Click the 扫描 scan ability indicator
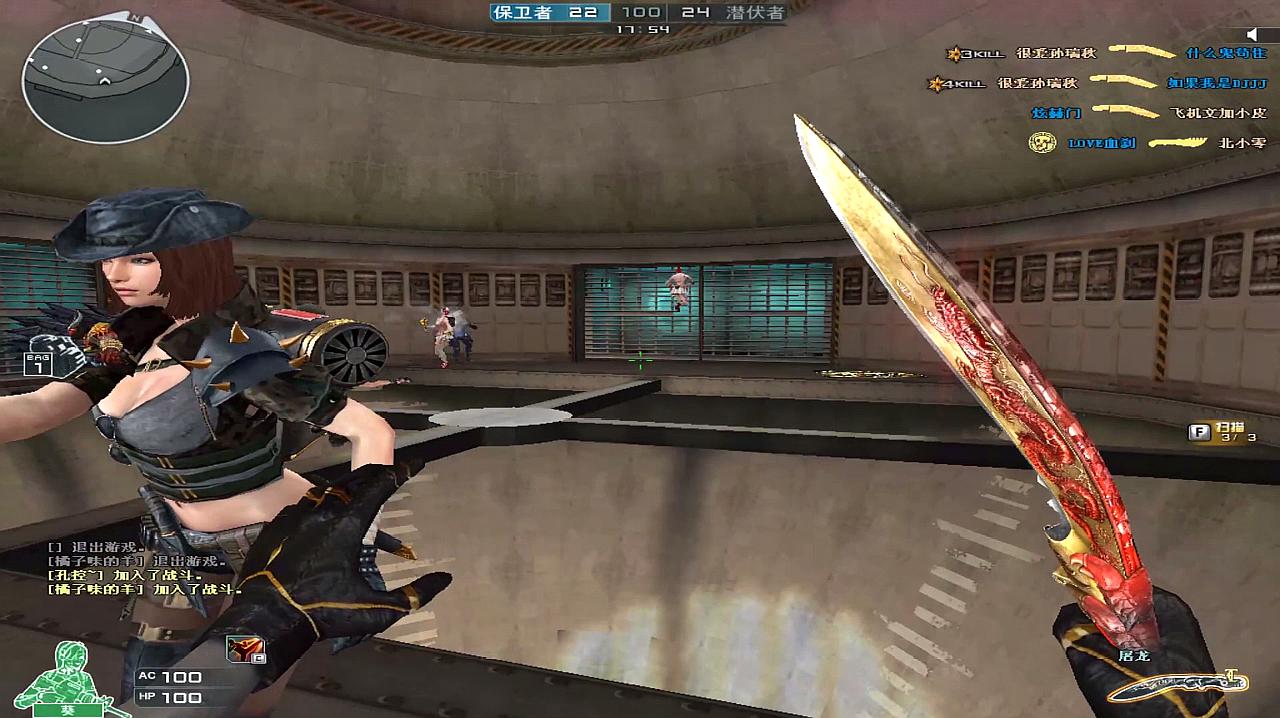 coord(1221,432)
